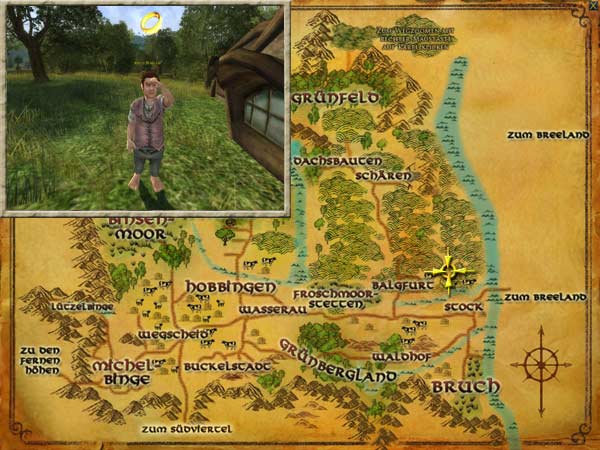
Task: Select the Grünfeld location label
Action: (x=334, y=99)
